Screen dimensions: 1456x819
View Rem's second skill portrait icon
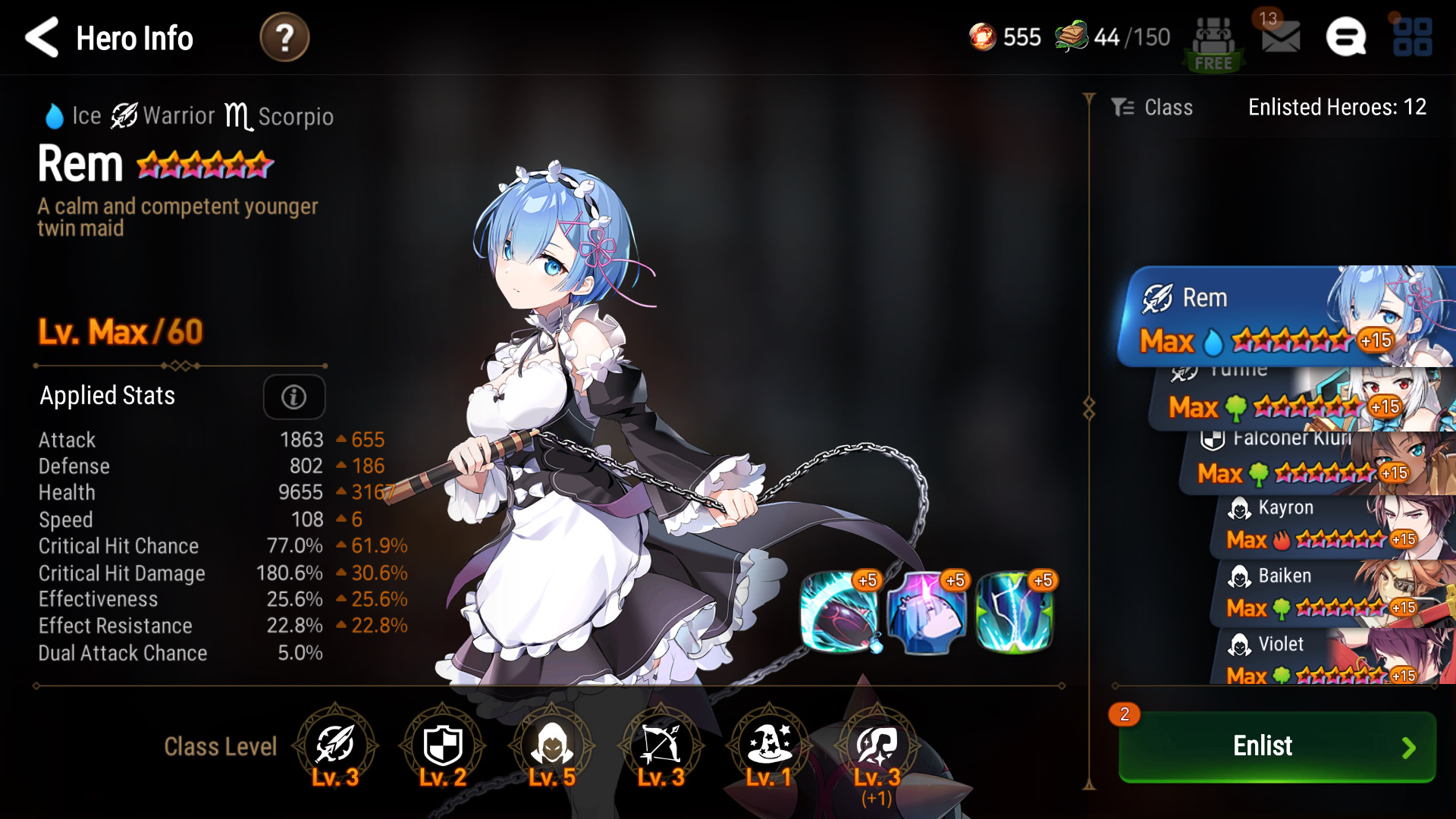click(x=927, y=613)
